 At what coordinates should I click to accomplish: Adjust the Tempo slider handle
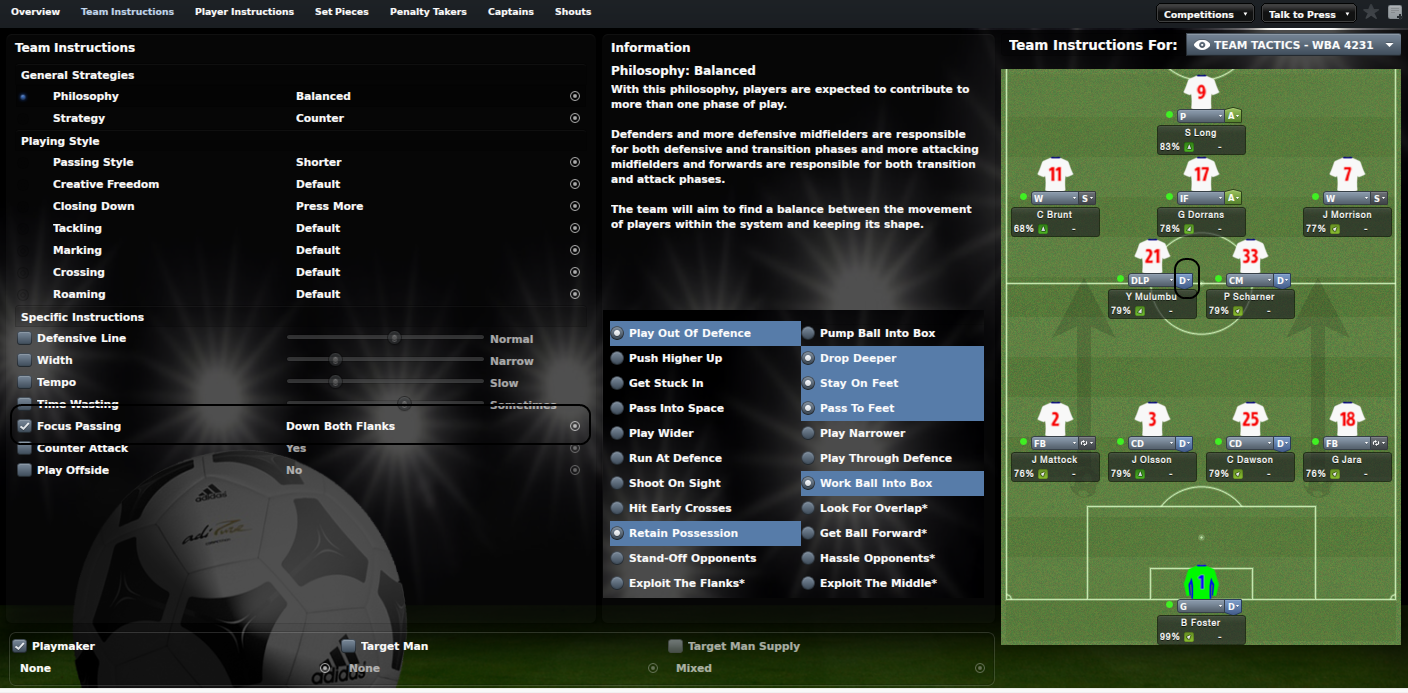point(335,382)
